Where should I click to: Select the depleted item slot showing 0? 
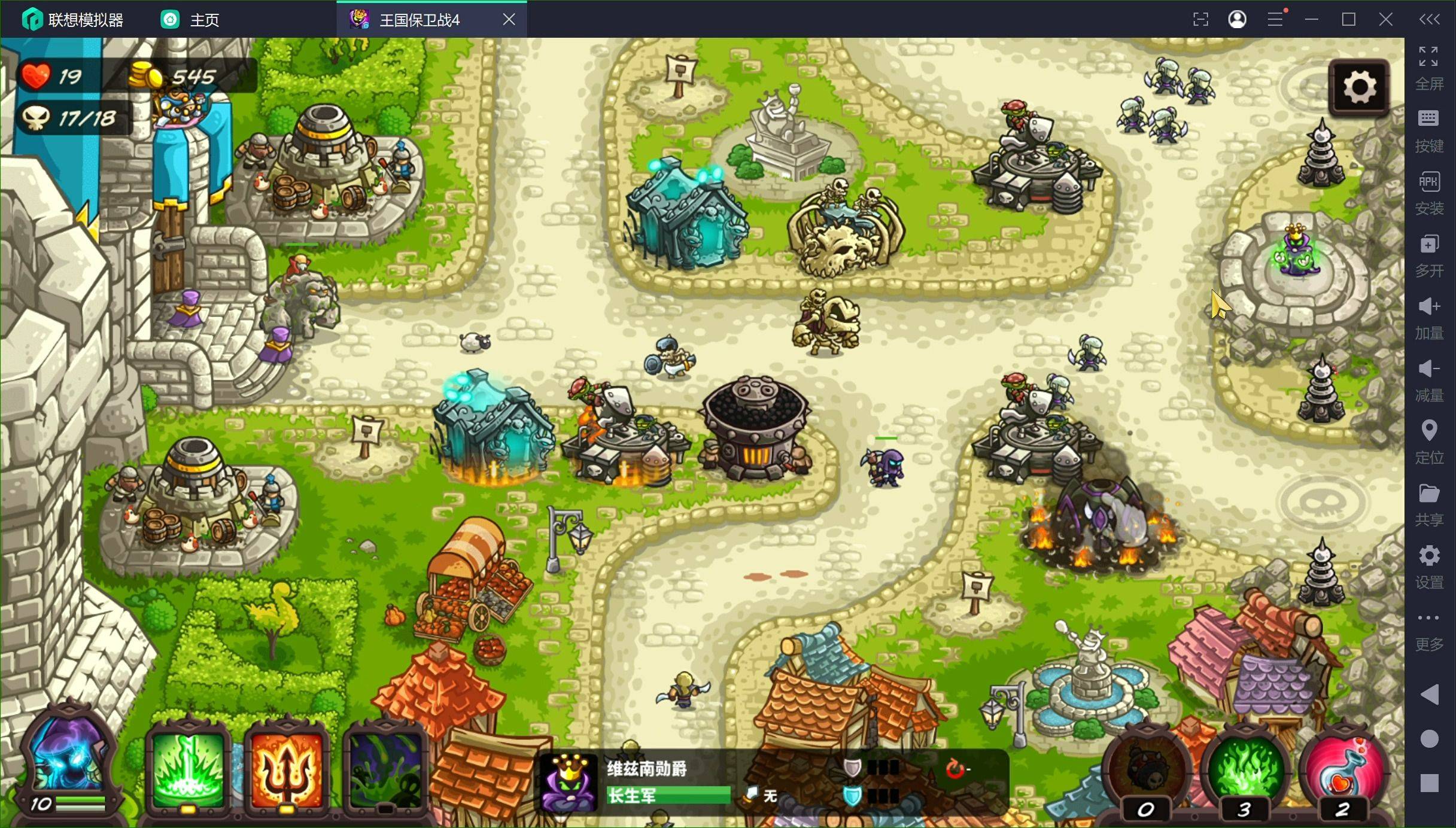click(1147, 769)
